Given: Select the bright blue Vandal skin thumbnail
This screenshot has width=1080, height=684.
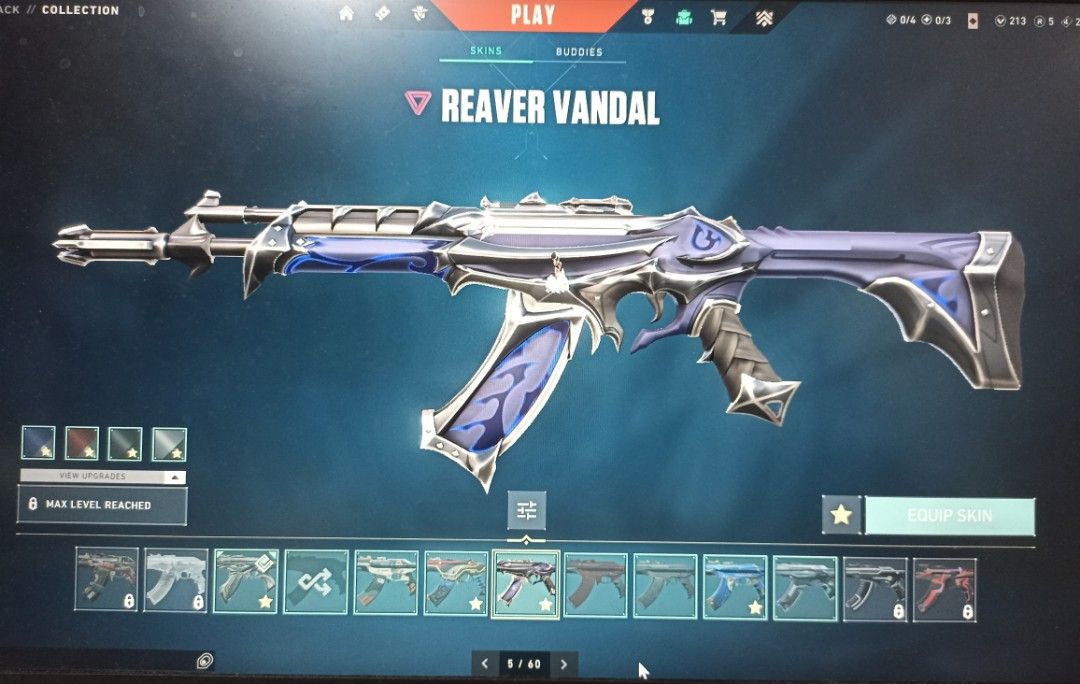Looking at the screenshot, I should point(735,583).
